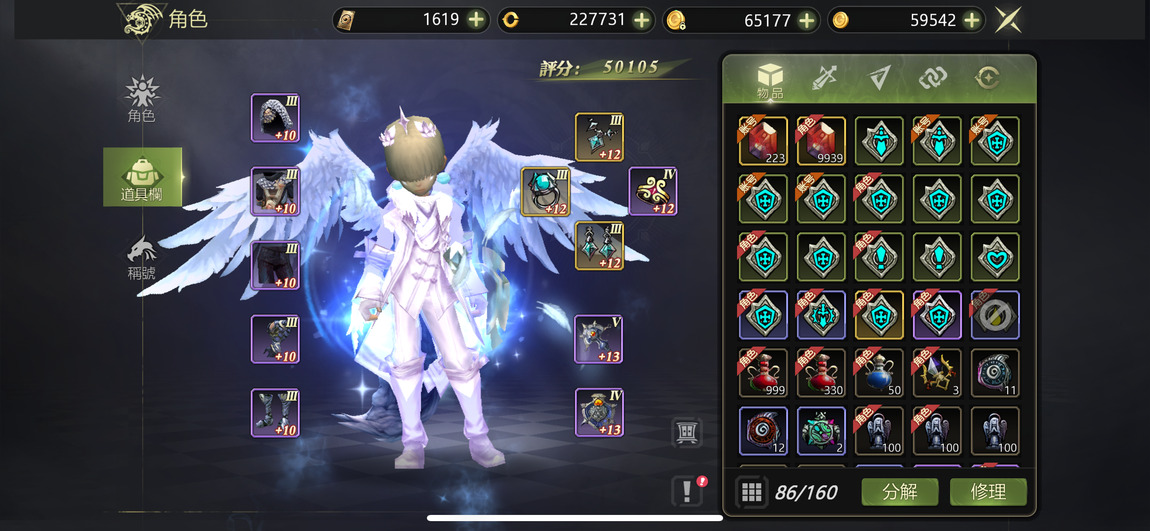Screen dimensions: 1150x531
Task: Select the equipped boots slot
Action: click(x=275, y=412)
